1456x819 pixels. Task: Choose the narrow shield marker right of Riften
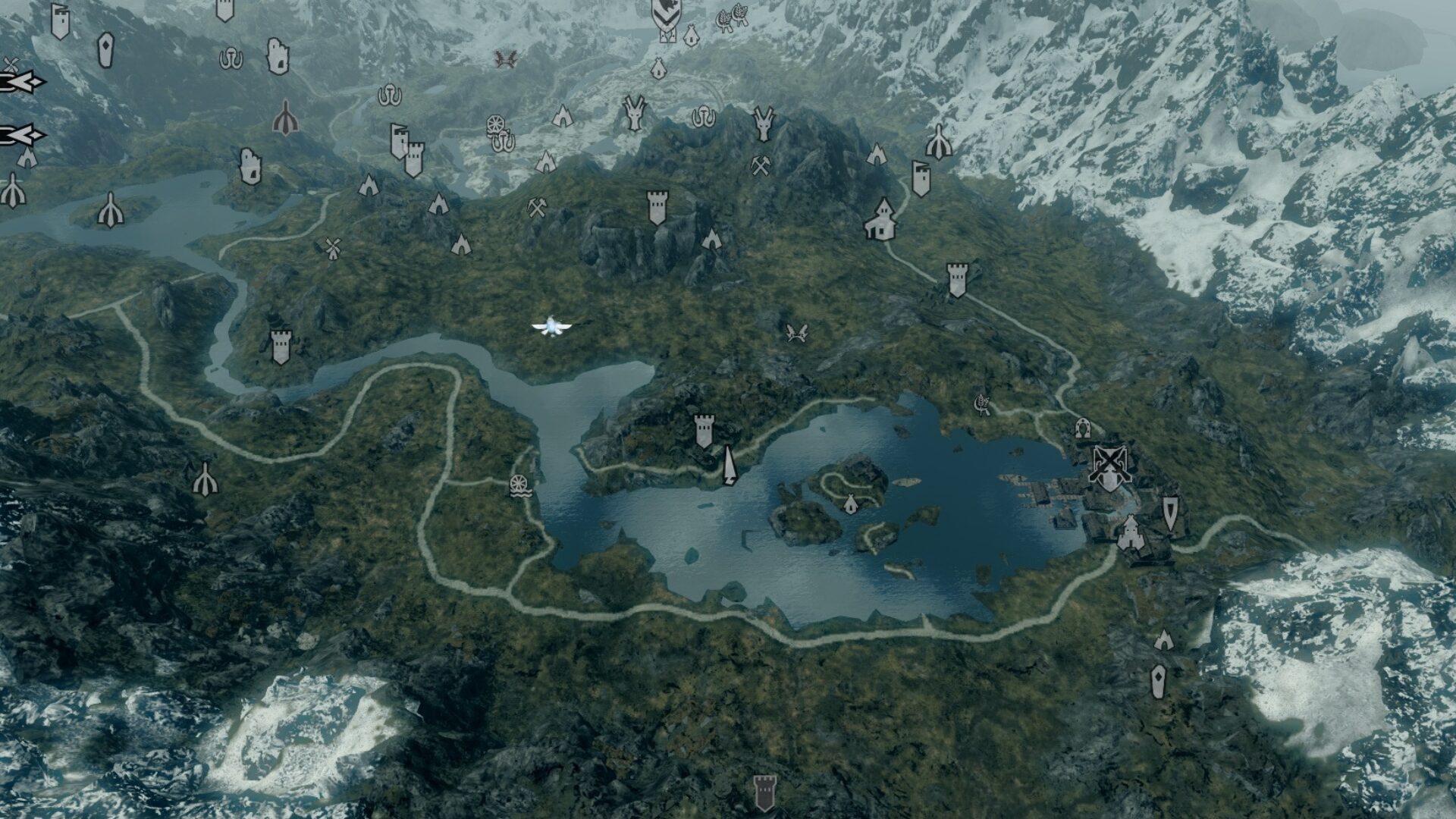[1171, 513]
